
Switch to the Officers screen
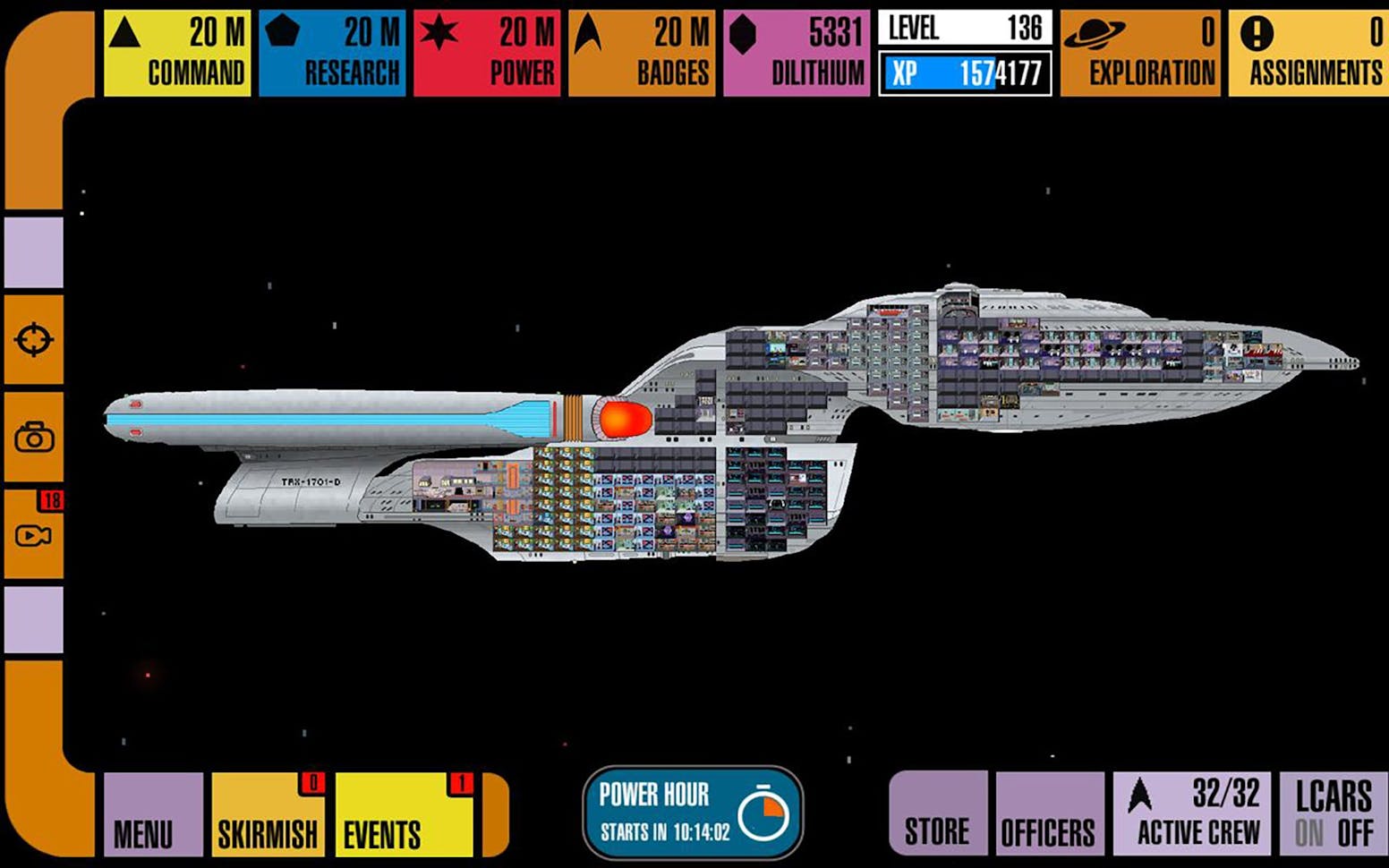[x=1050, y=814]
